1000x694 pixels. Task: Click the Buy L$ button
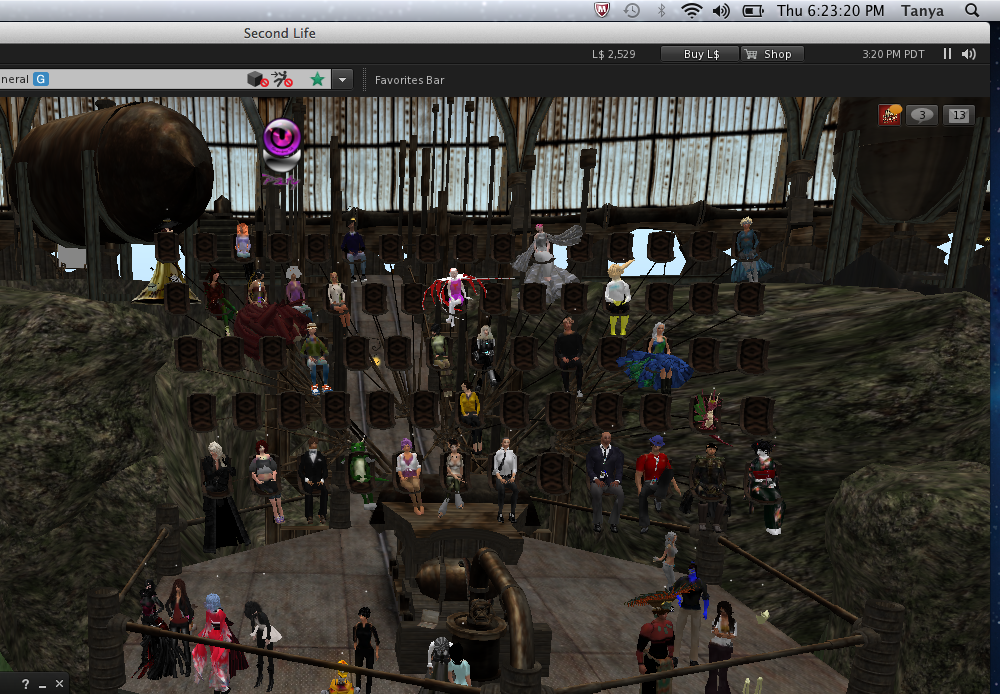point(700,54)
